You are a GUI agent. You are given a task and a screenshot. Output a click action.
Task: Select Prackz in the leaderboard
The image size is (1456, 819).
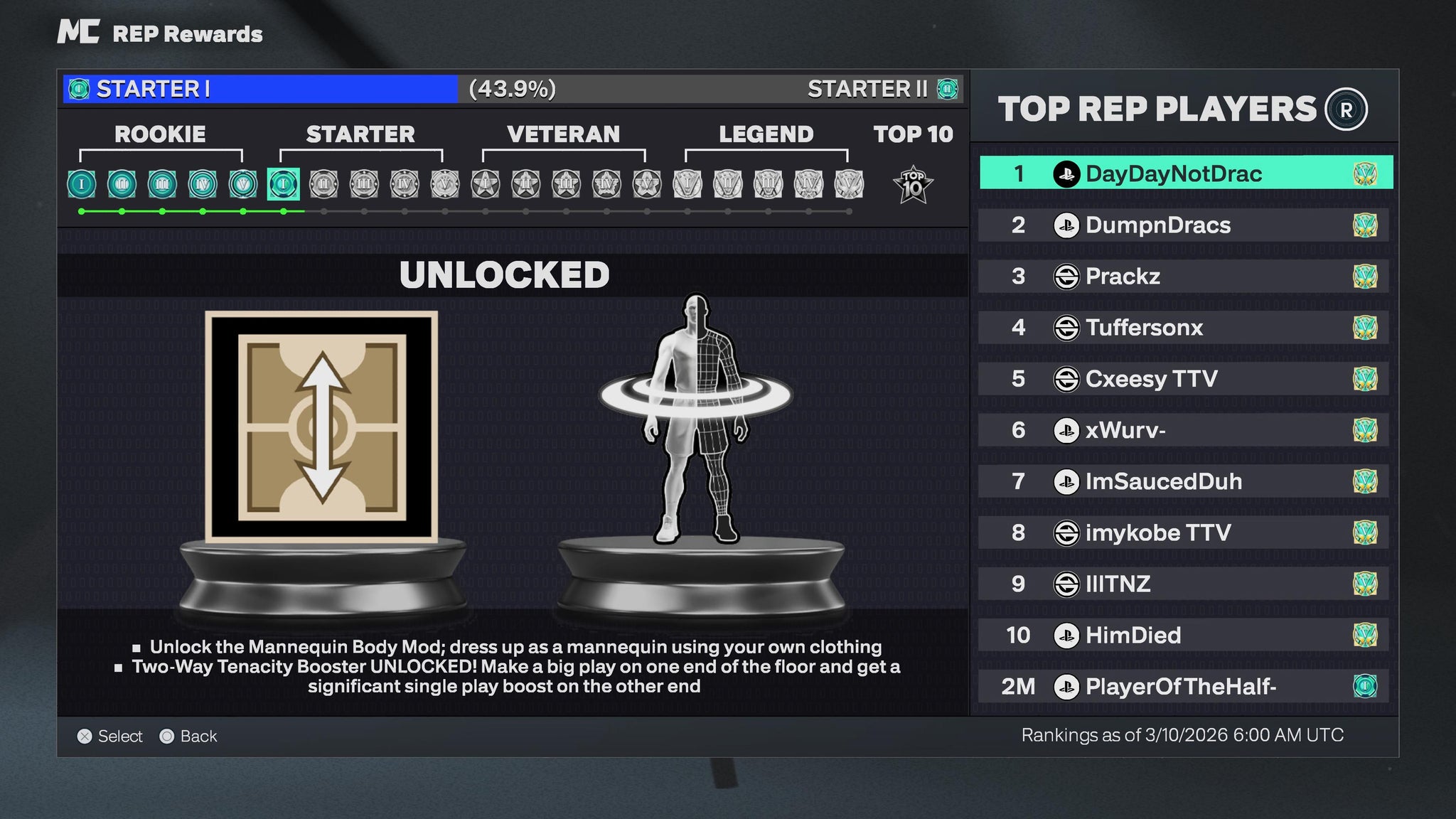pos(1183,277)
